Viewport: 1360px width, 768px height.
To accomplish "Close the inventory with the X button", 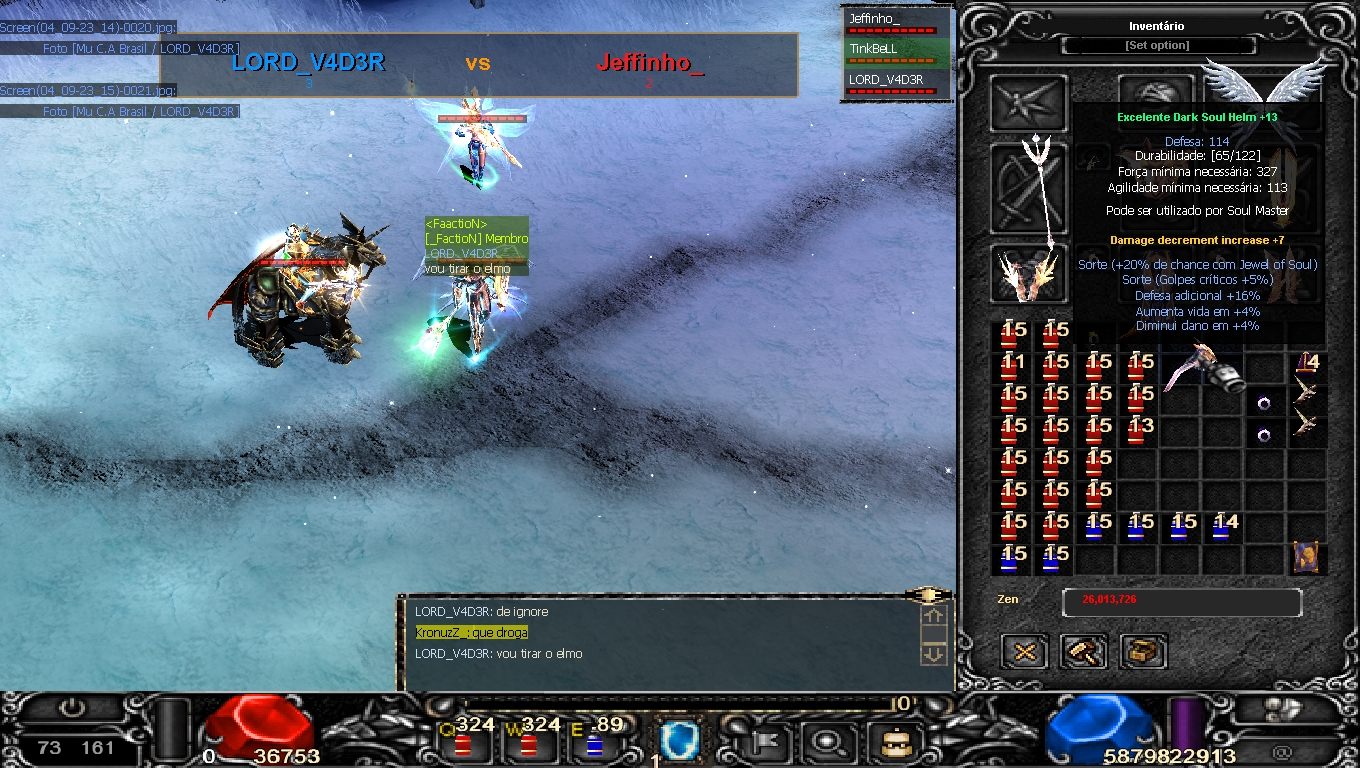I will point(1024,652).
